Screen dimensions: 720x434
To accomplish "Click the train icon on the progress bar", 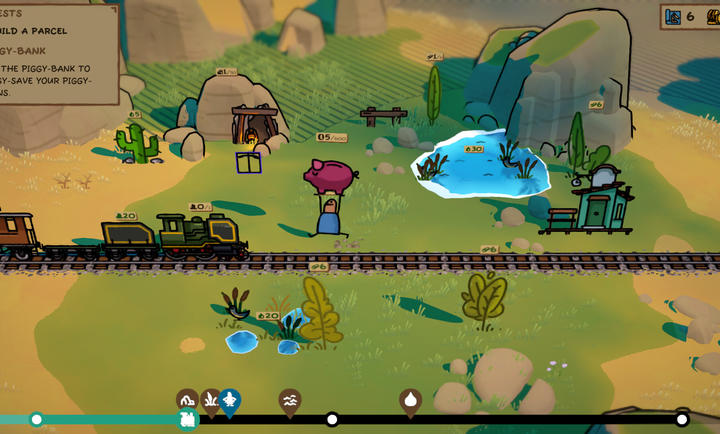I will [x=187, y=419].
